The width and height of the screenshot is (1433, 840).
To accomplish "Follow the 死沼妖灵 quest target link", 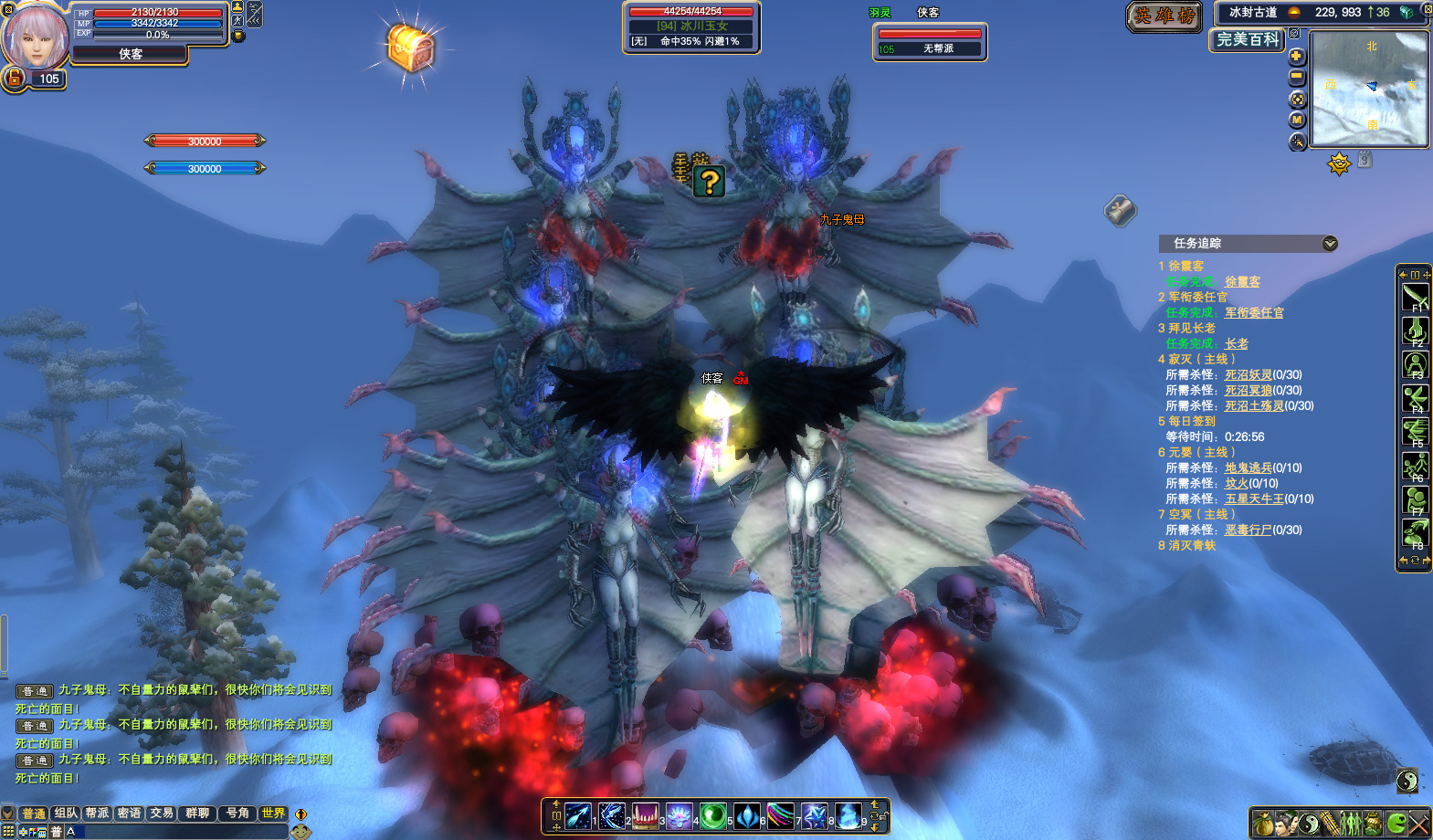I will pyautogui.click(x=1248, y=375).
